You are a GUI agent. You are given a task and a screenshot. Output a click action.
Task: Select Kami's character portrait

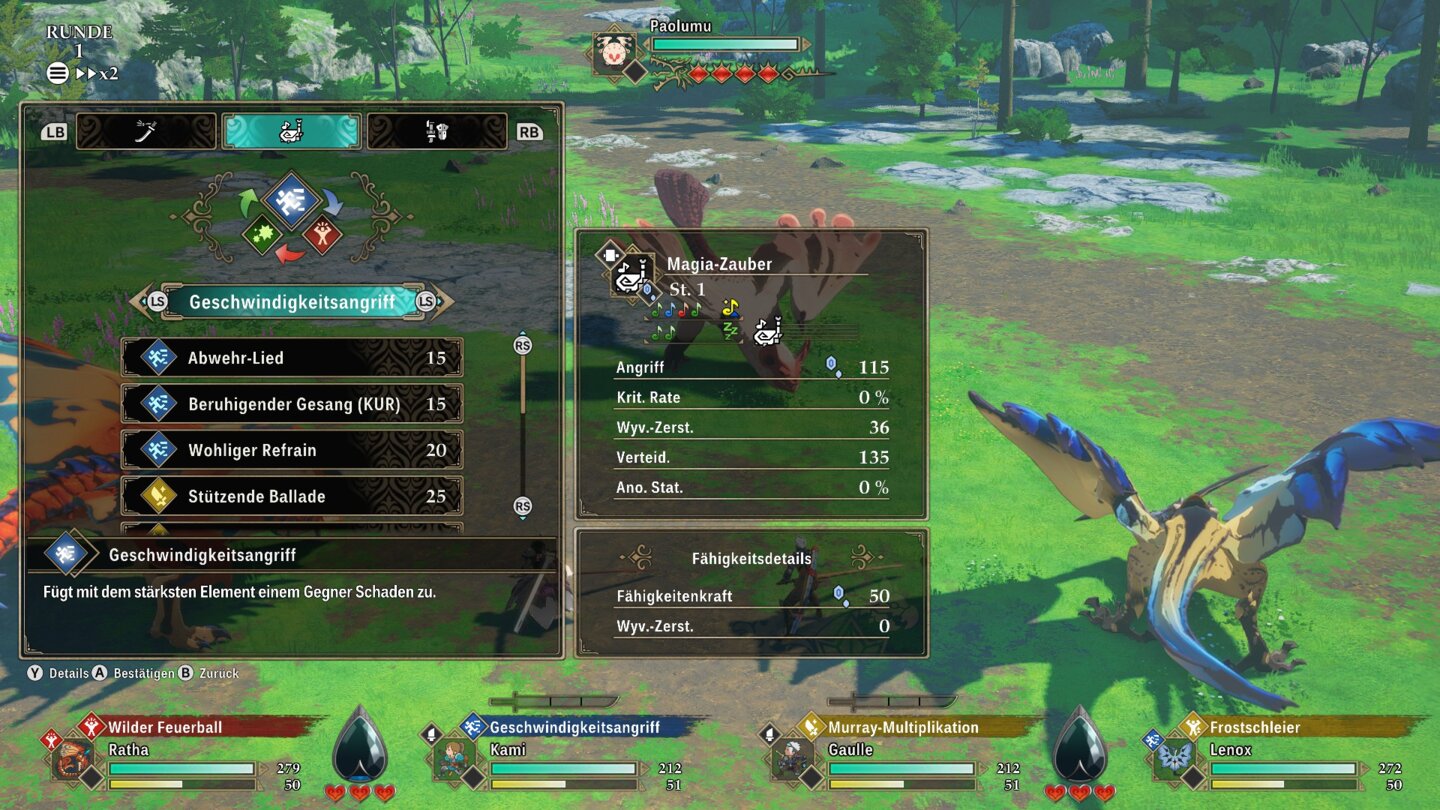[x=452, y=758]
